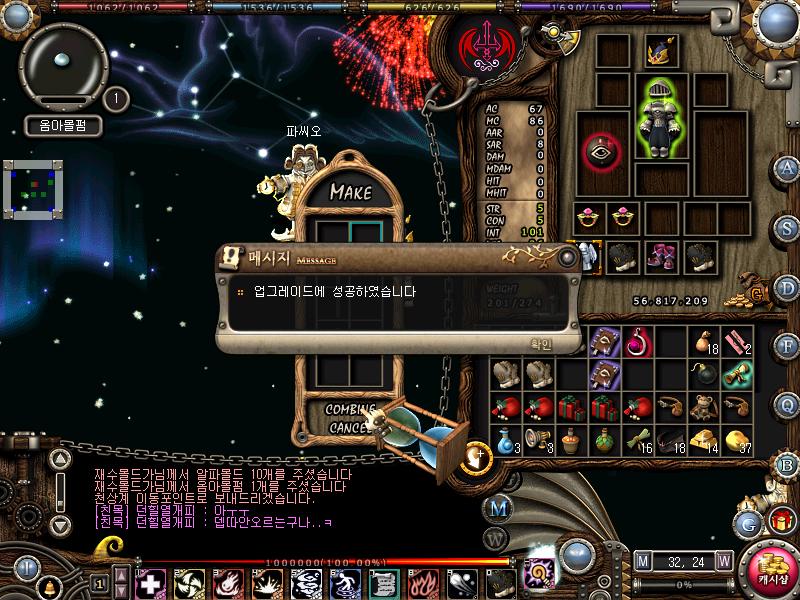Activate the red flame skill on hotbar
This screenshot has height=600, width=800.
pyautogui.click(x=423, y=582)
